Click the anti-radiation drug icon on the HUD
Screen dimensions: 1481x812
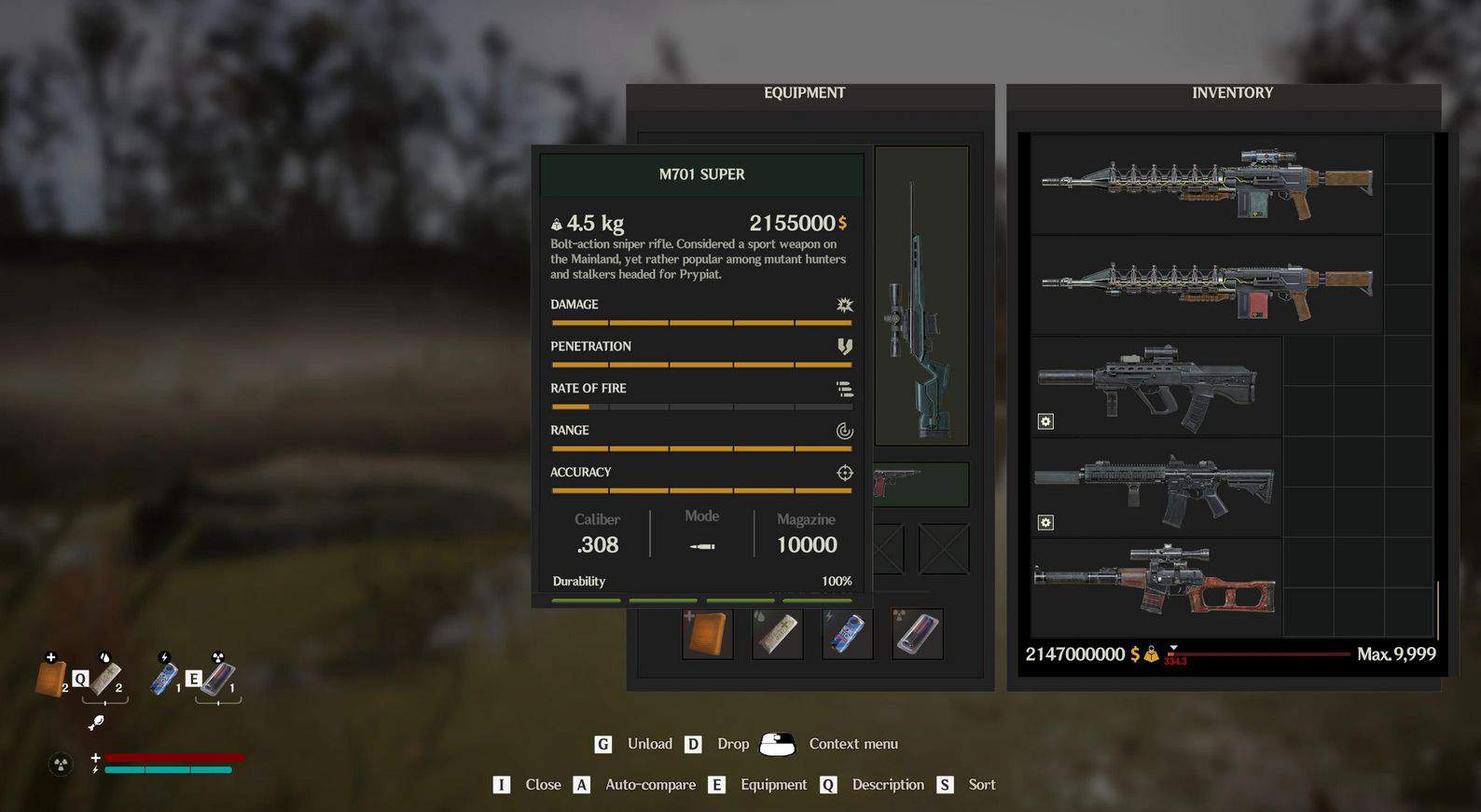click(217, 678)
